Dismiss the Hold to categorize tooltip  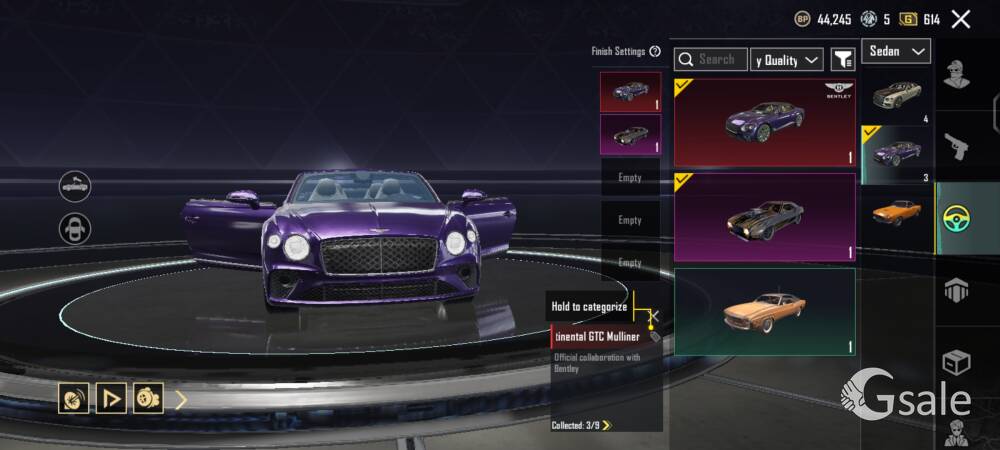click(x=655, y=316)
